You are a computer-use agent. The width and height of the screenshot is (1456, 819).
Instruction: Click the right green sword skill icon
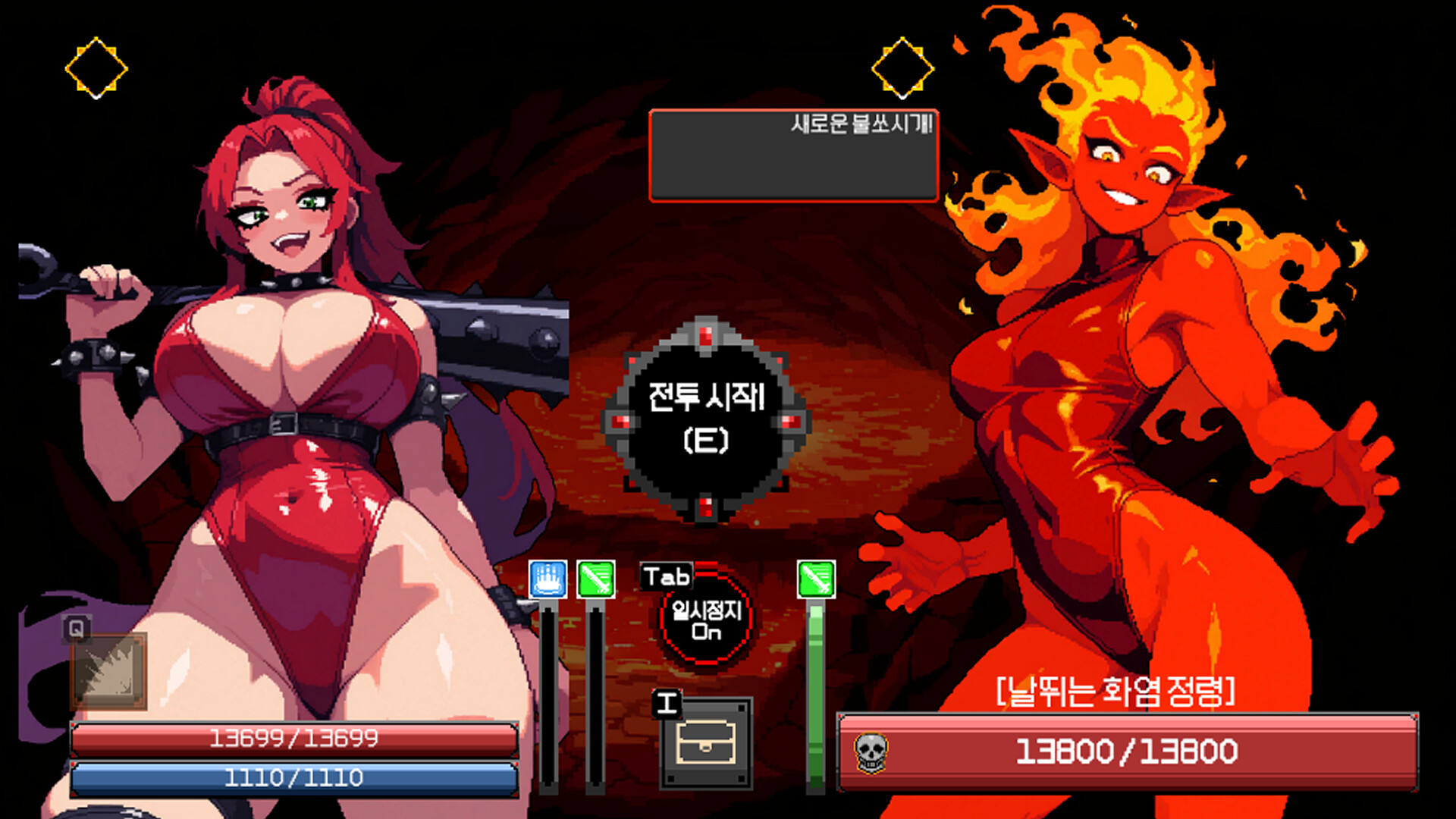(814, 579)
